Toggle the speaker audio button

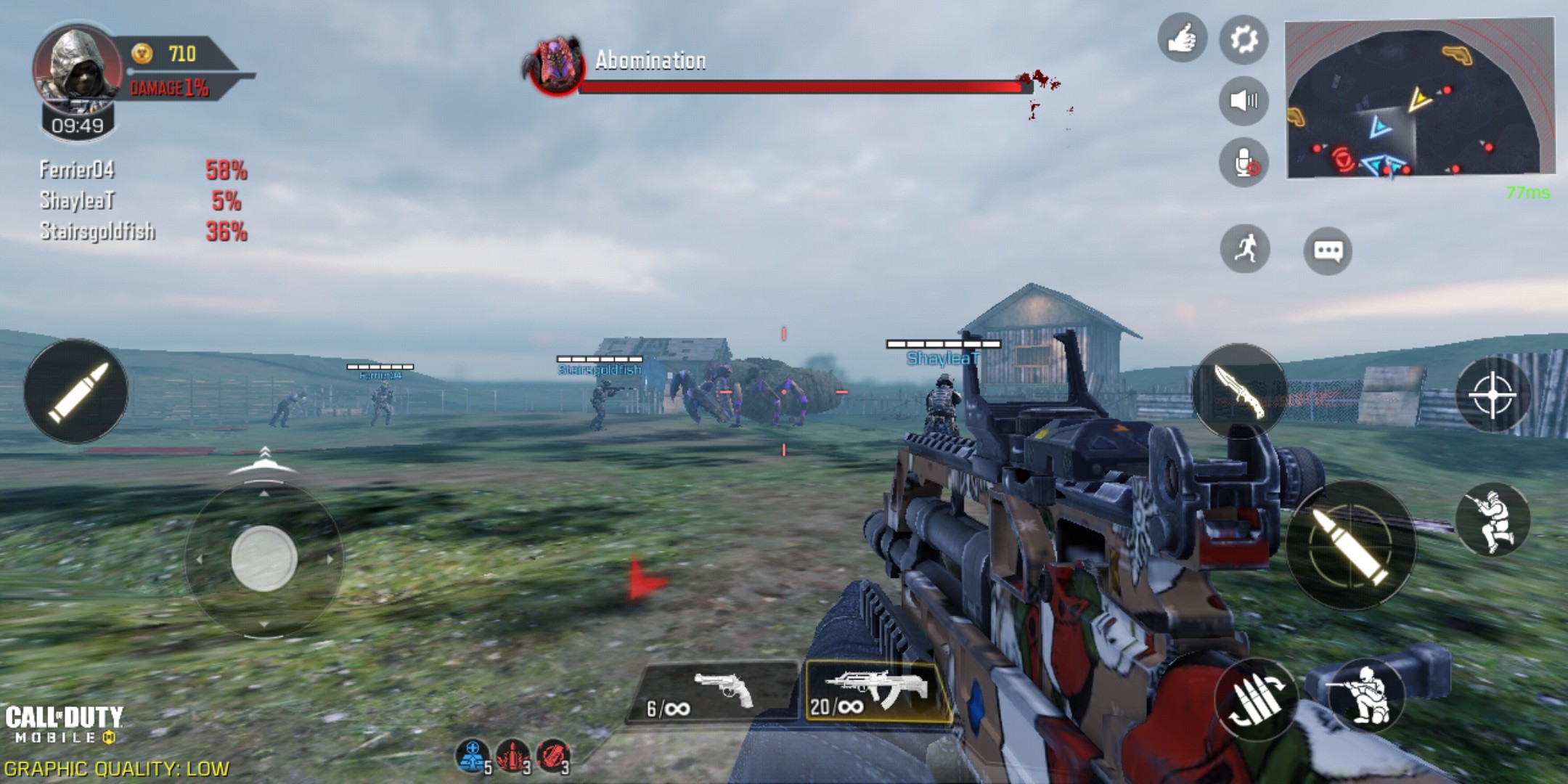[x=1244, y=100]
